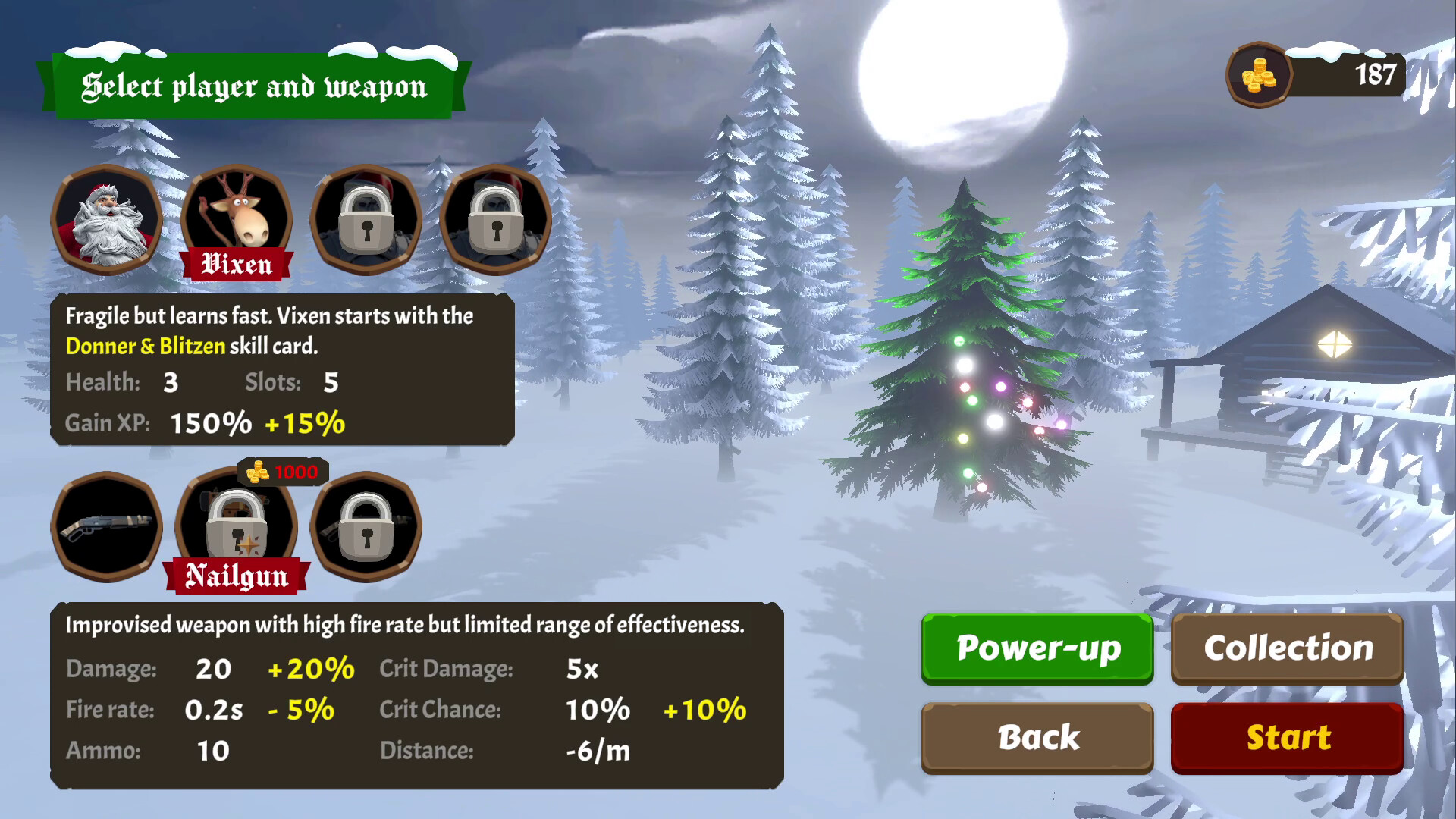The width and height of the screenshot is (1456, 819).
Task: Click the 1000 coin price tag on Nailgun
Action: point(284,471)
